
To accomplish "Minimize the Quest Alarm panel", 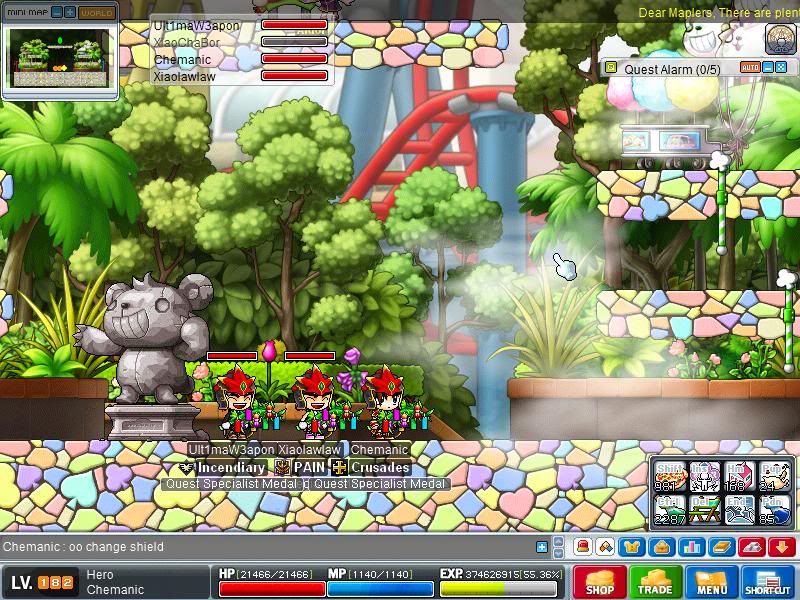I will click(767, 68).
